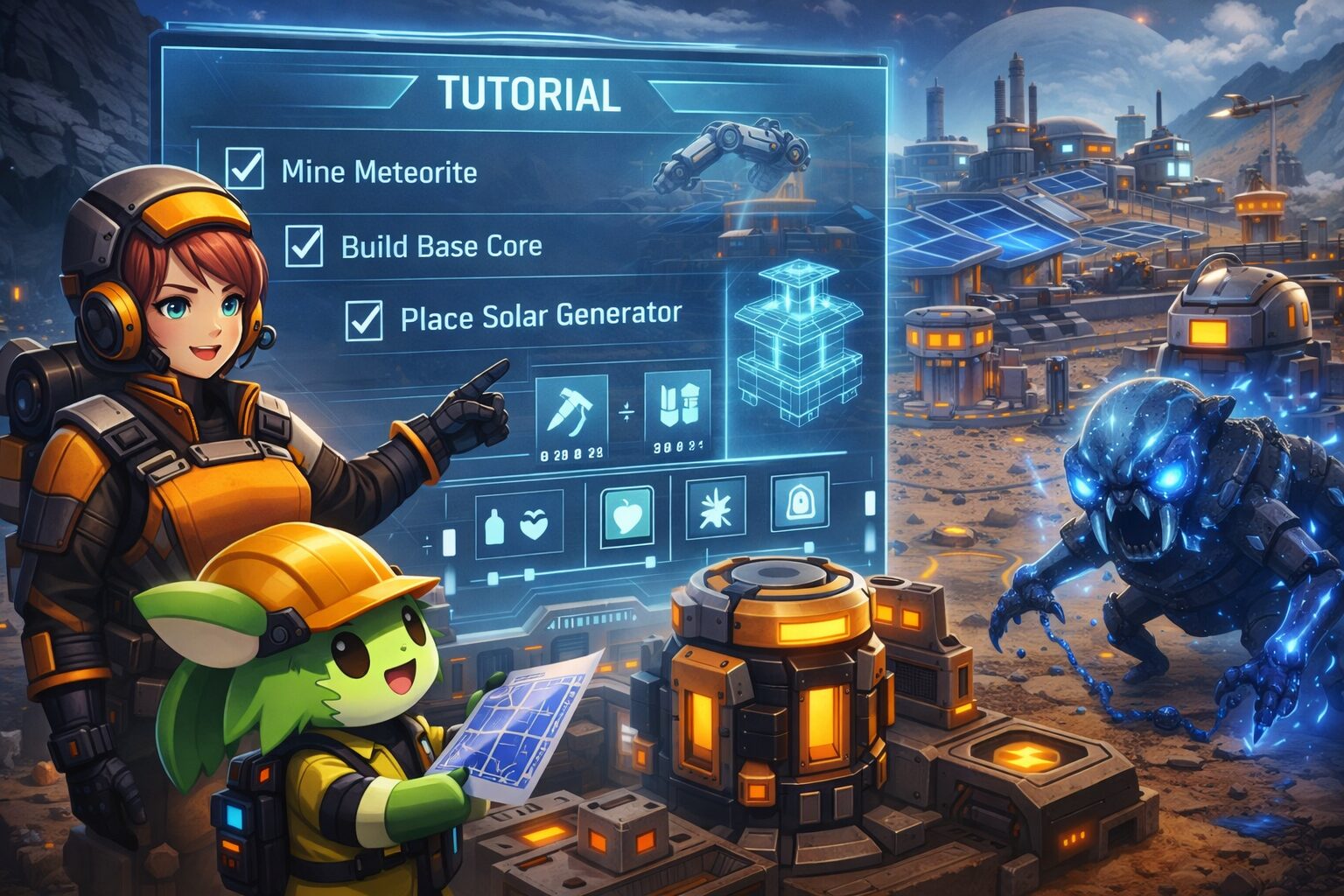Activate the starburst icon

click(716, 507)
